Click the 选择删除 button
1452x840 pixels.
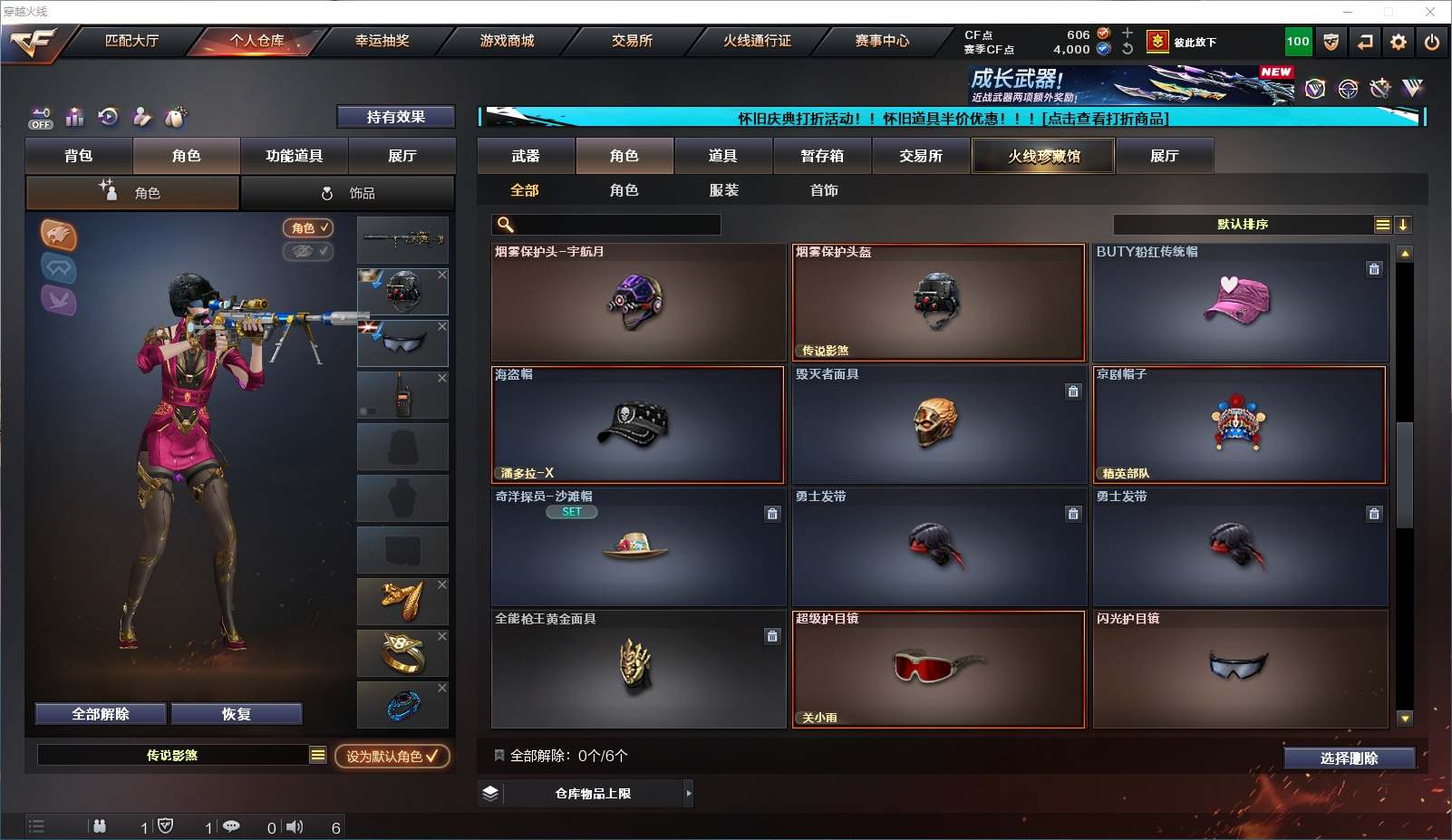[x=1349, y=758]
